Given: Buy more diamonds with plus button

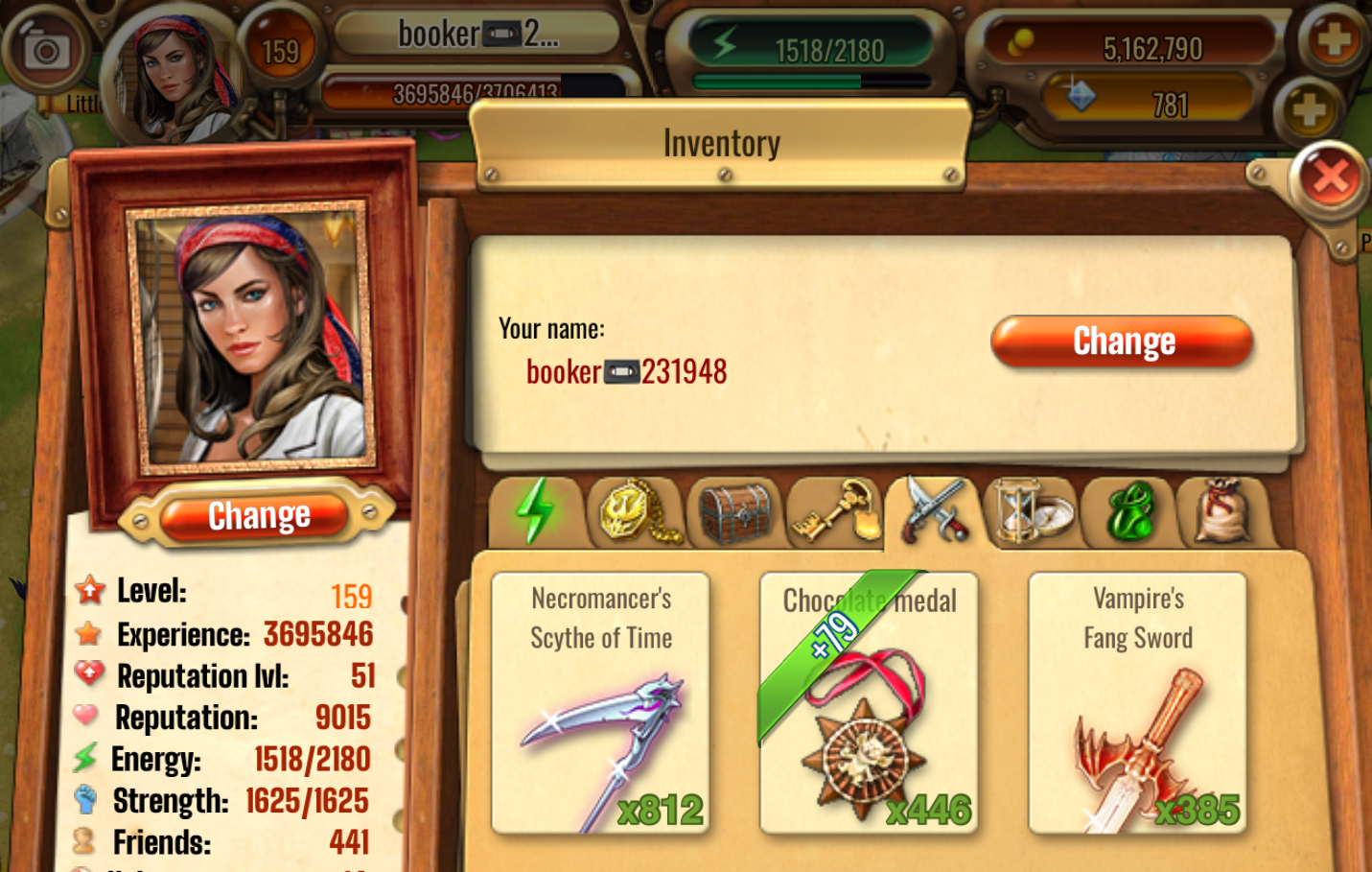Looking at the screenshot, I should tap(1308, 110).
